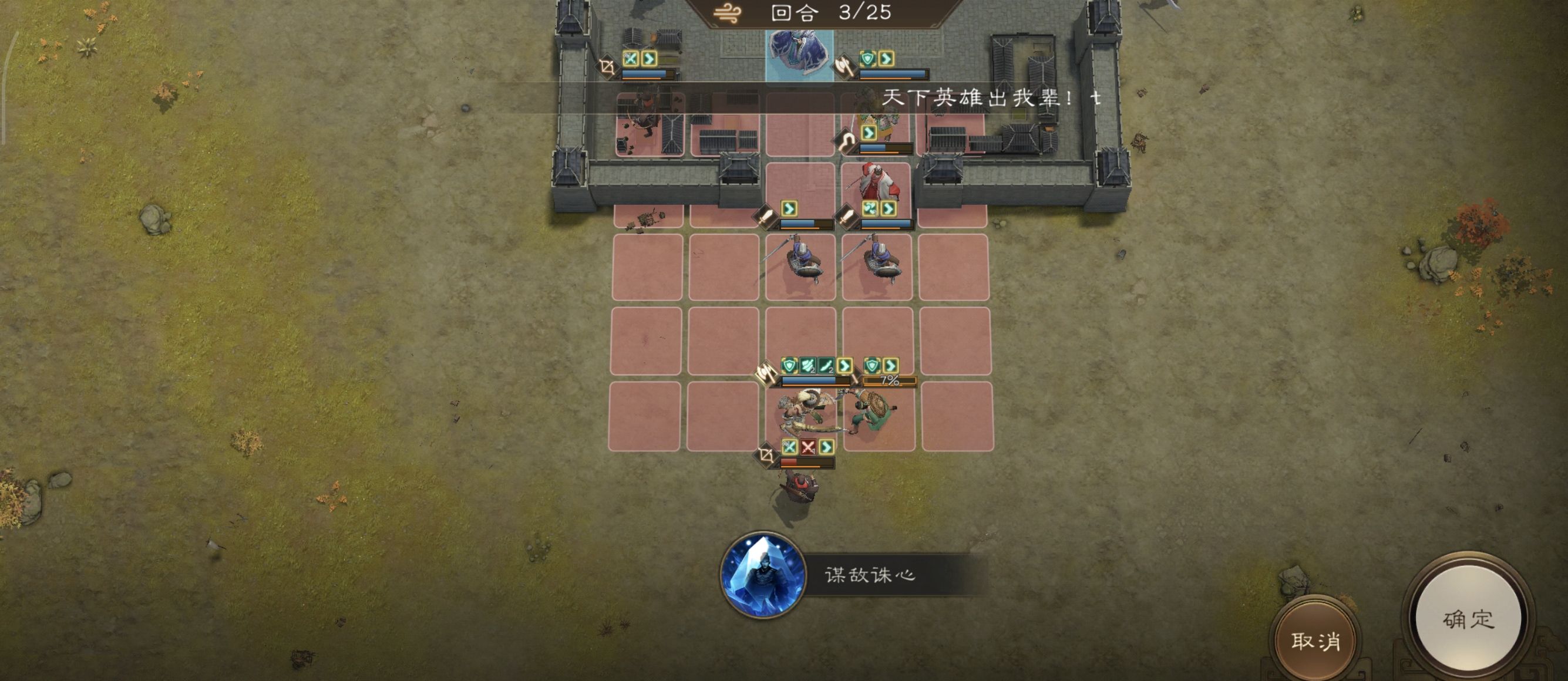This screenshot has width=1568, height=681.
Task: Select the teal crossed-swords buff icon on the beast unit
Action: [x=790, y=447]
